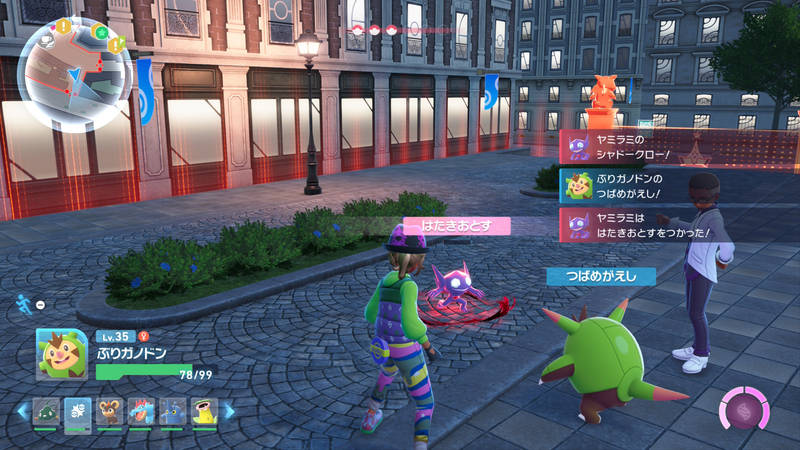Switch to Feraligatr in the party bar

point(140,411)
